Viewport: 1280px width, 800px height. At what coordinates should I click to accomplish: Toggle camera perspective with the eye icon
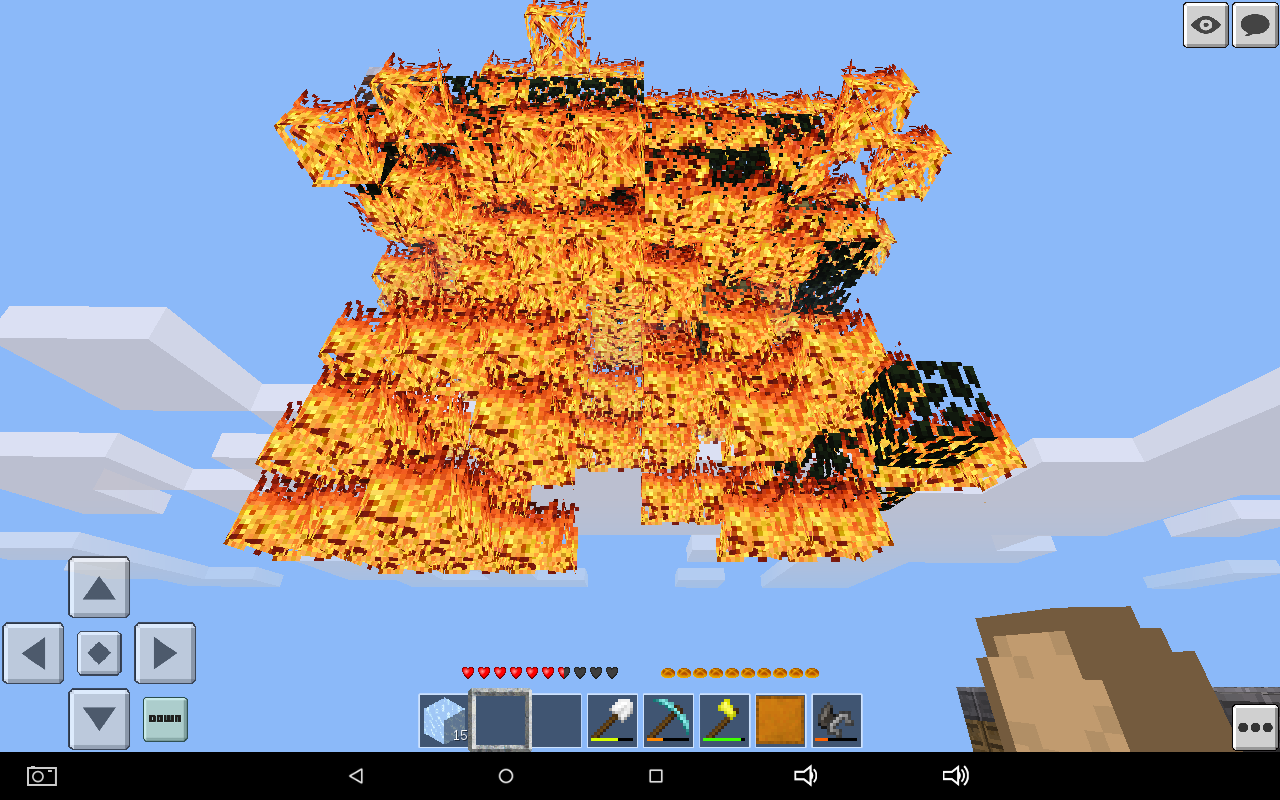coord(1205,25)
